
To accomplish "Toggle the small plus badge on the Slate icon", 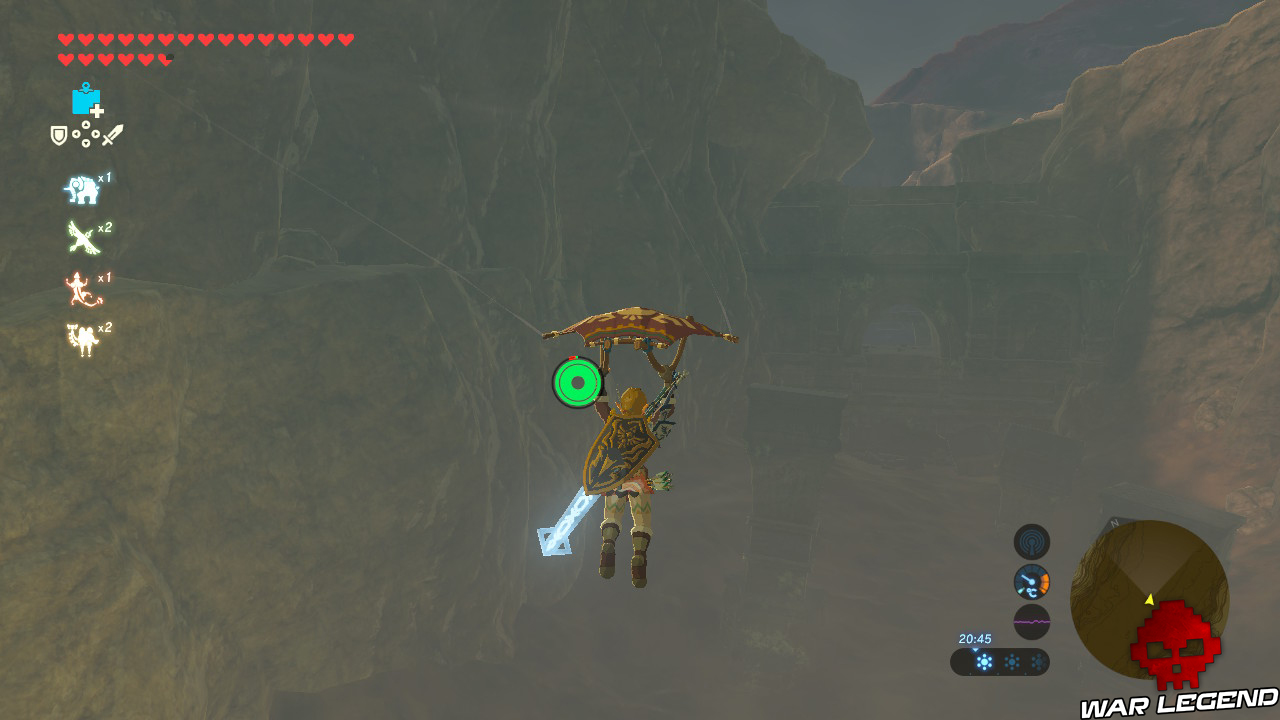I will (x=96, y=110).
